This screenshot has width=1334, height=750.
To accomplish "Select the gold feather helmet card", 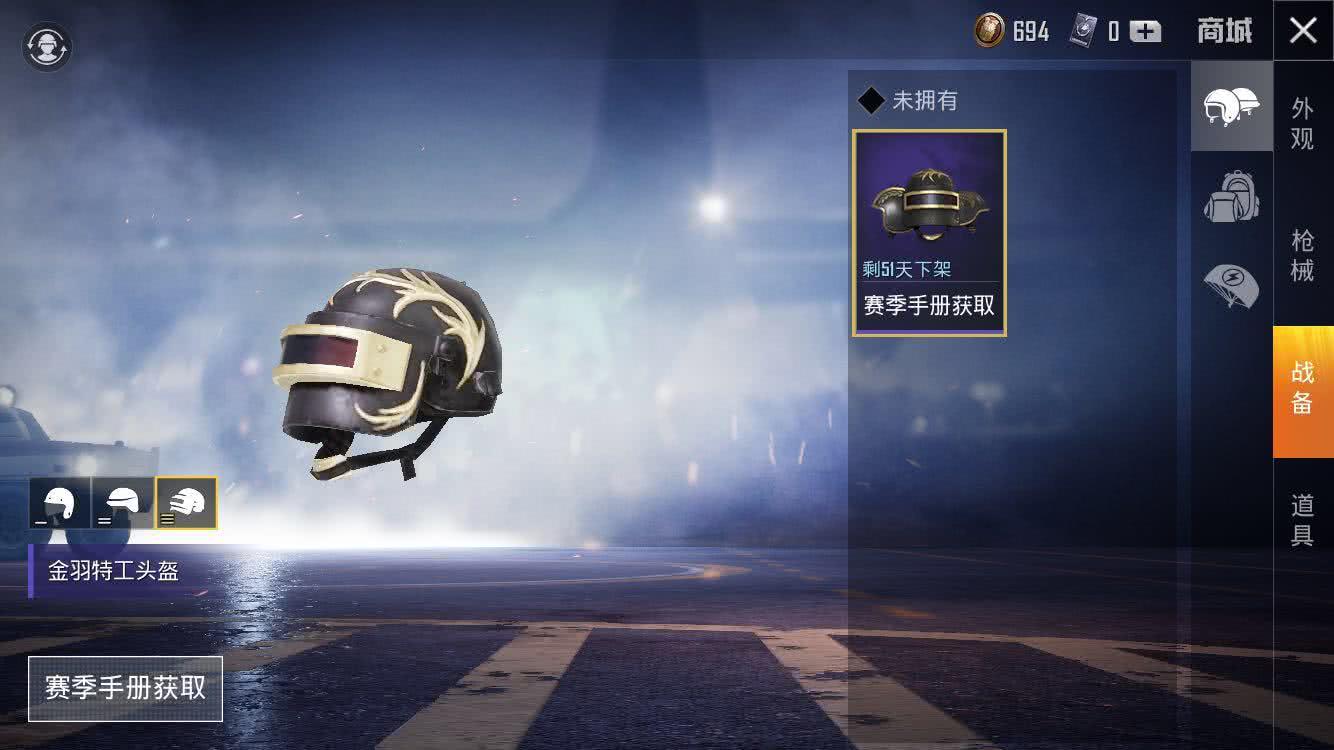I will pos(929,232).
